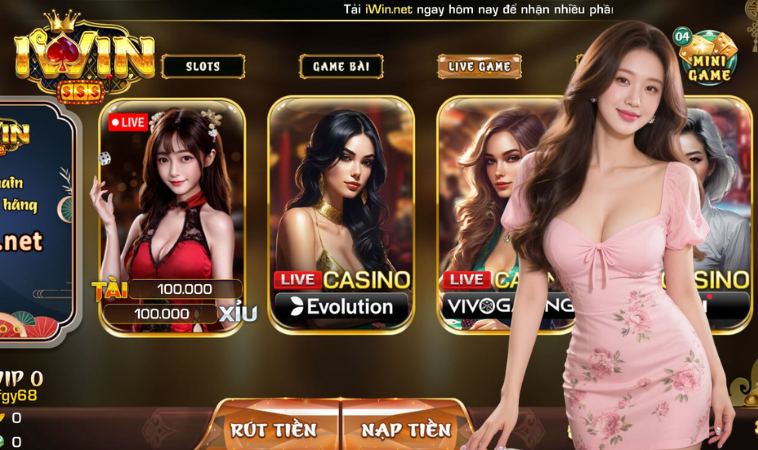Switch to the Slots tab
Screen dimensions: 758x450
203,67
